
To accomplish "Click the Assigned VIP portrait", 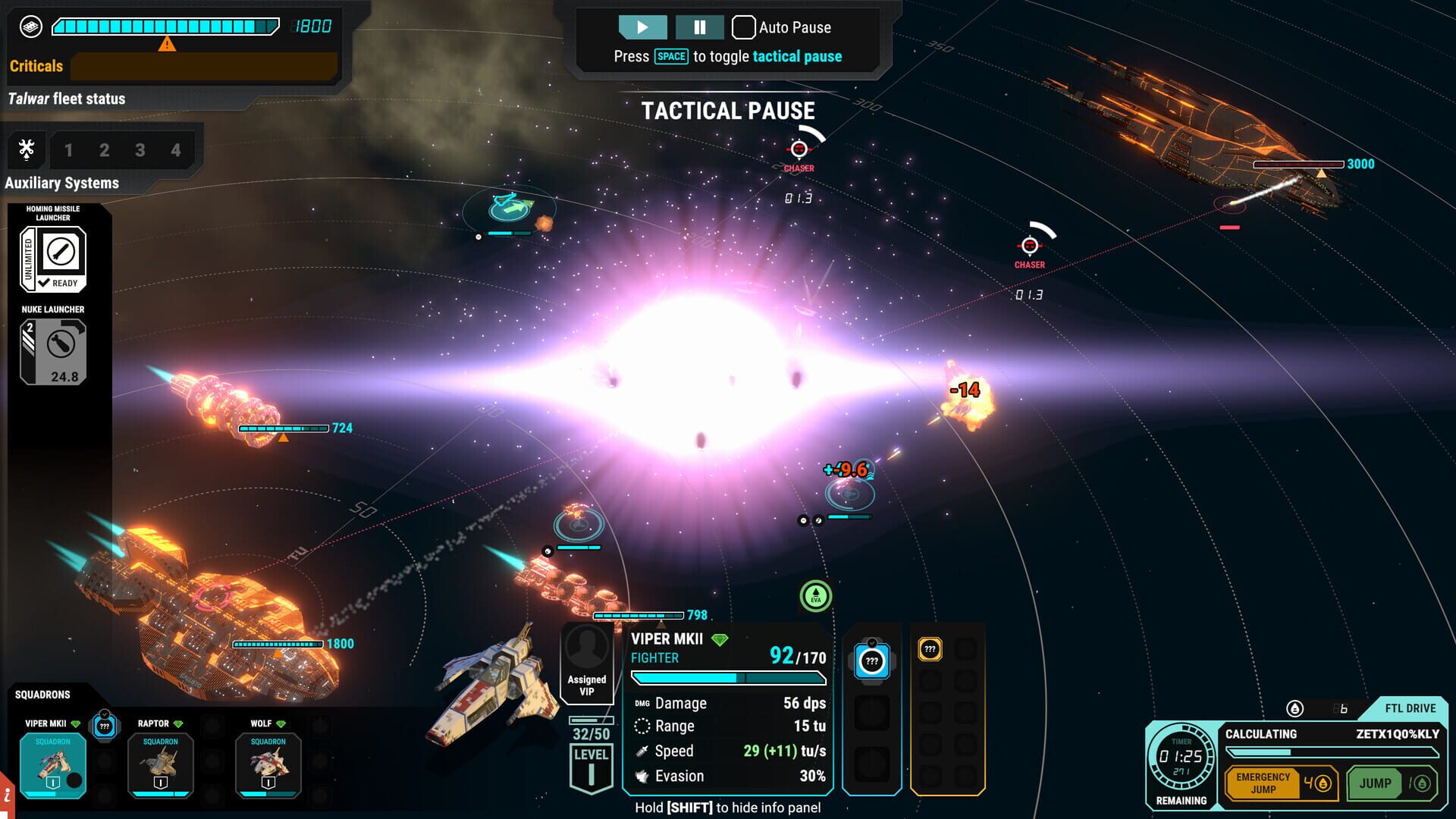I will tap(586, 661).
